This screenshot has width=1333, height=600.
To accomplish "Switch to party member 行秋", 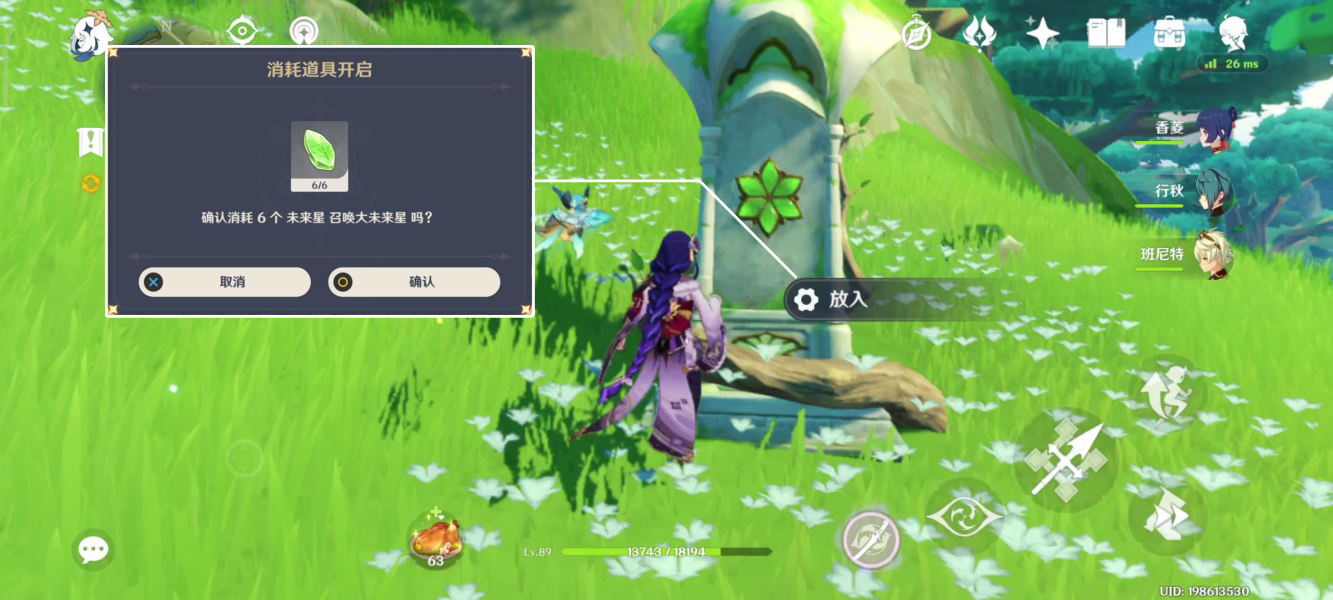I will click(1215, 193).
